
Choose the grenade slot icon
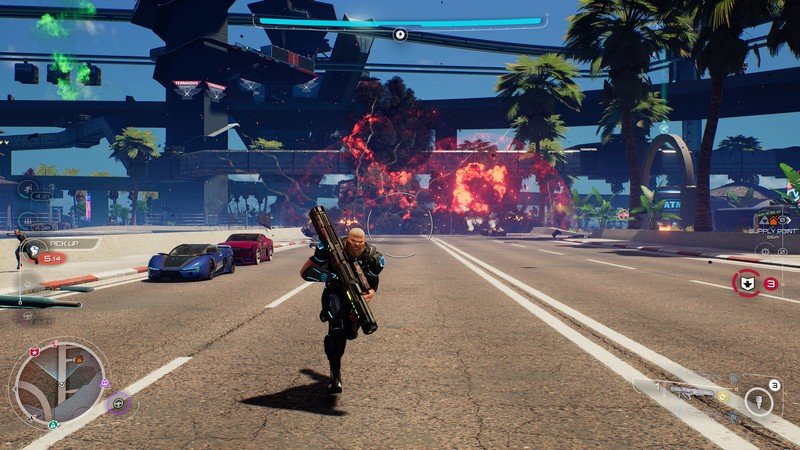pyautogui.click(x=760, y=402)
